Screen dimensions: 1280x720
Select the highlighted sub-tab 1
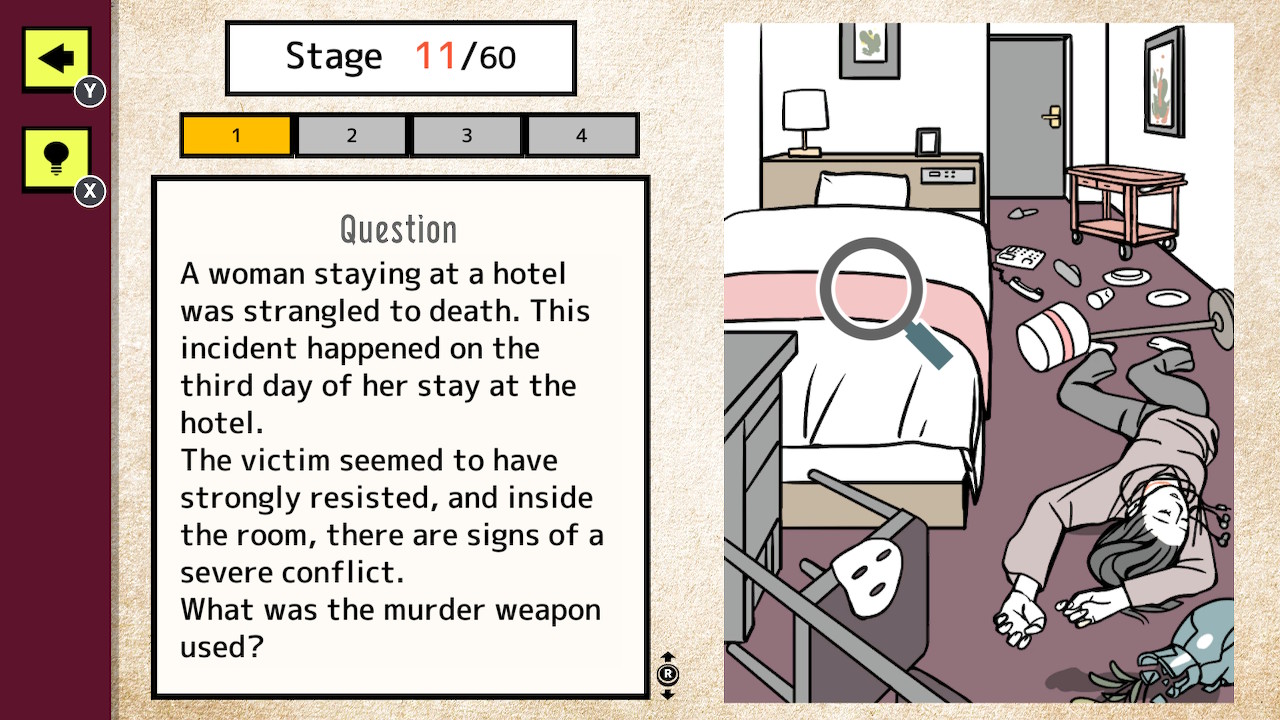(x=236, y=134)
